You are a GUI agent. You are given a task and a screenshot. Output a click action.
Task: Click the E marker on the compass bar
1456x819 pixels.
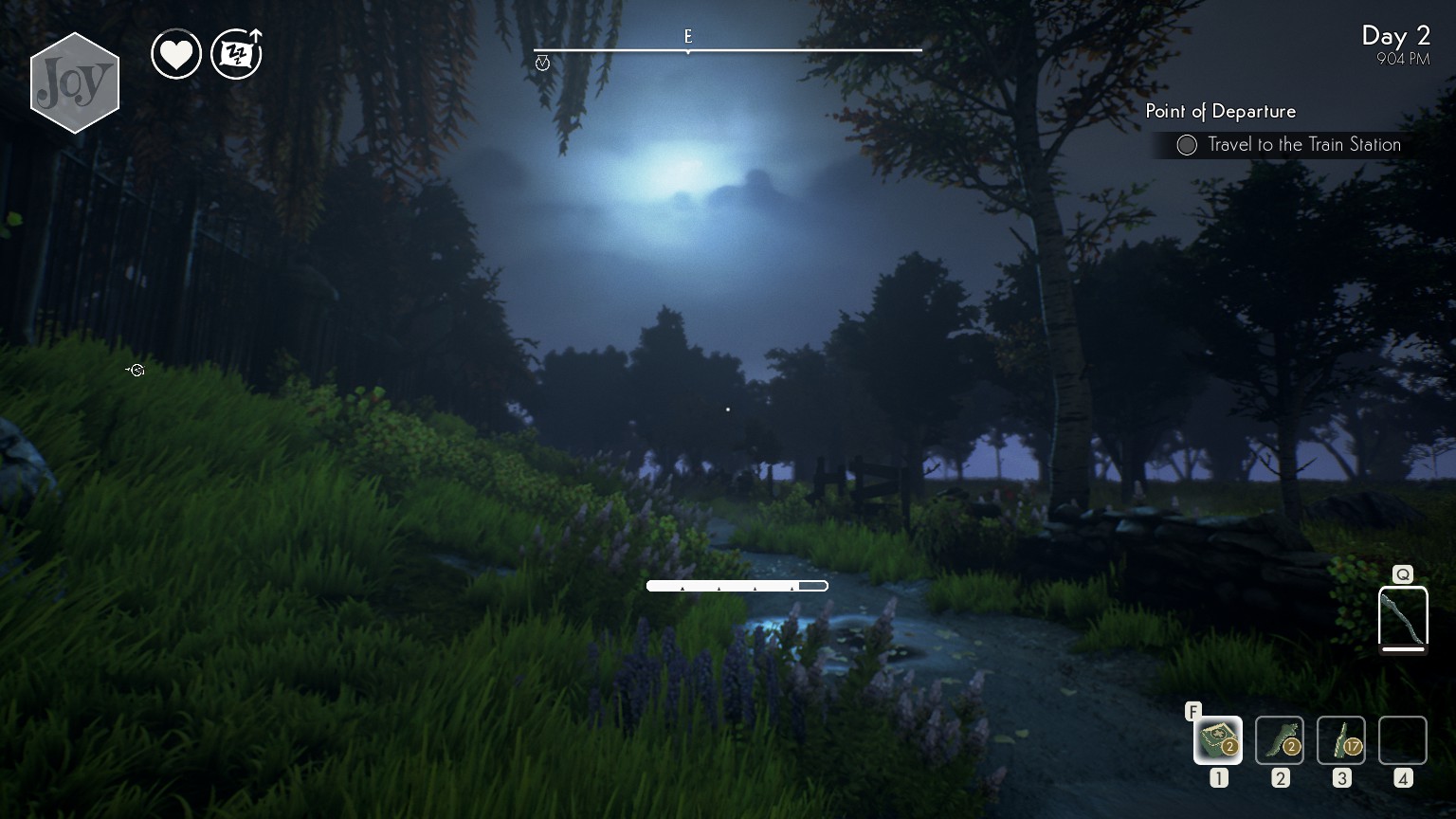click(x=688, y=36)
